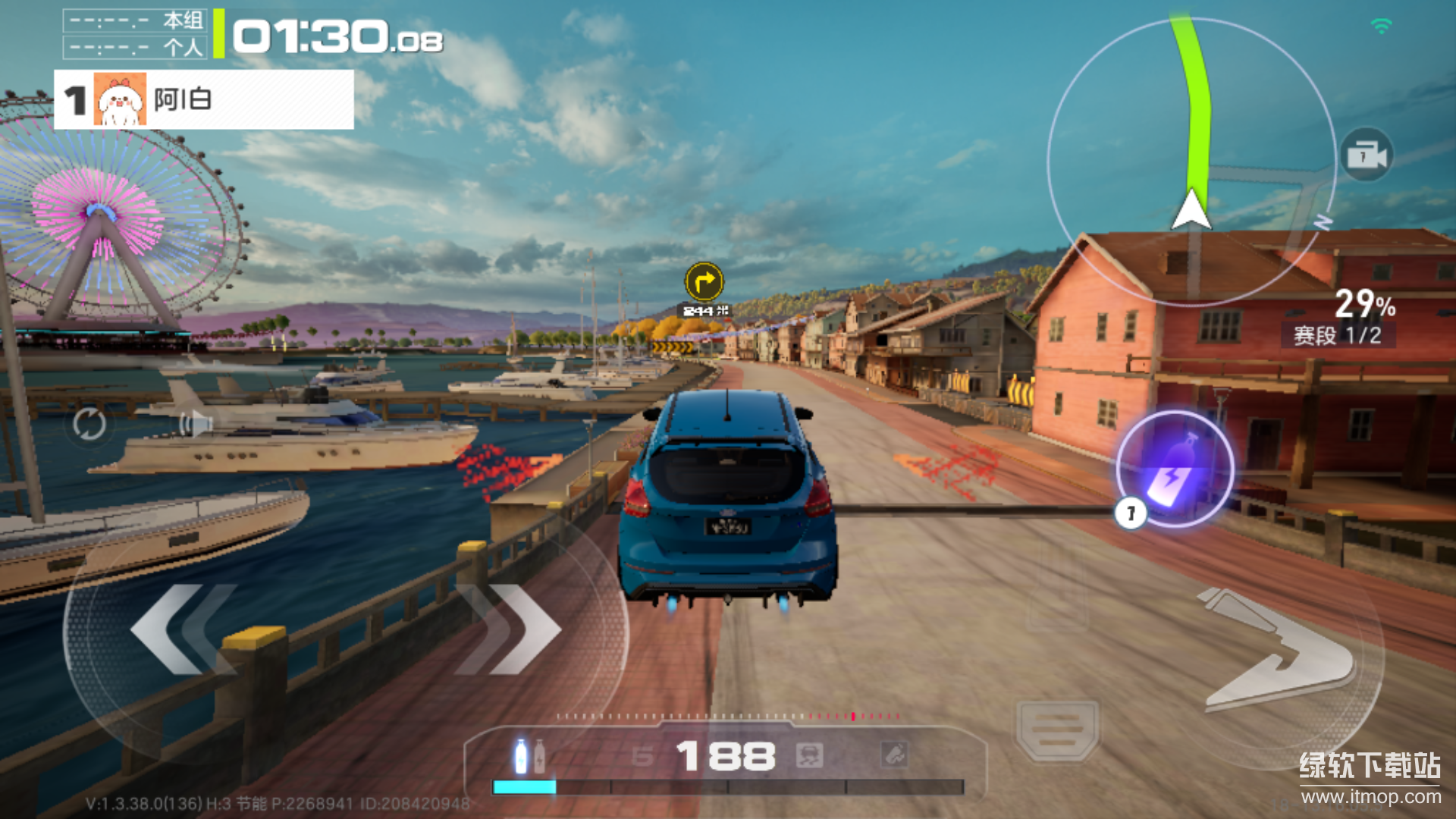Select player 阿l白 in the ranking list
The height and width of the screenshot is (819, 1456).
coord(204,99)
